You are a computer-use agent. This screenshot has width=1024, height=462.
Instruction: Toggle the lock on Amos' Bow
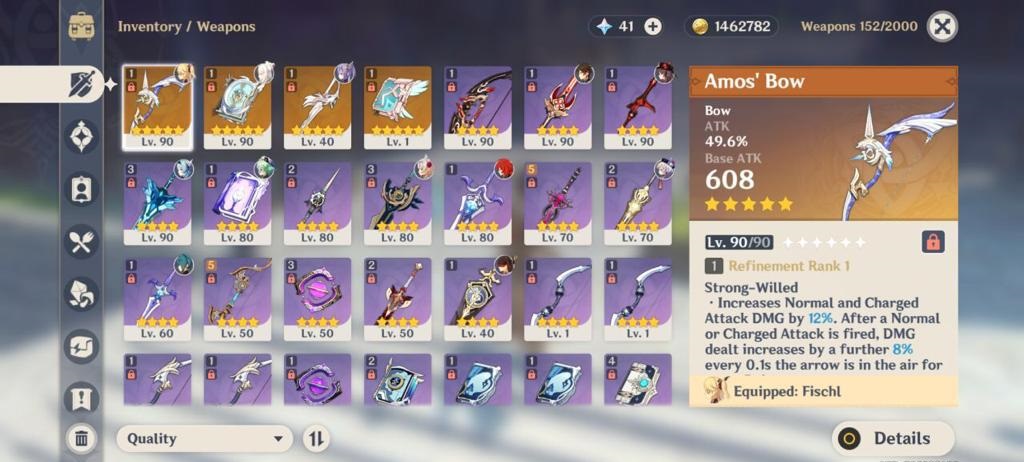932,242
